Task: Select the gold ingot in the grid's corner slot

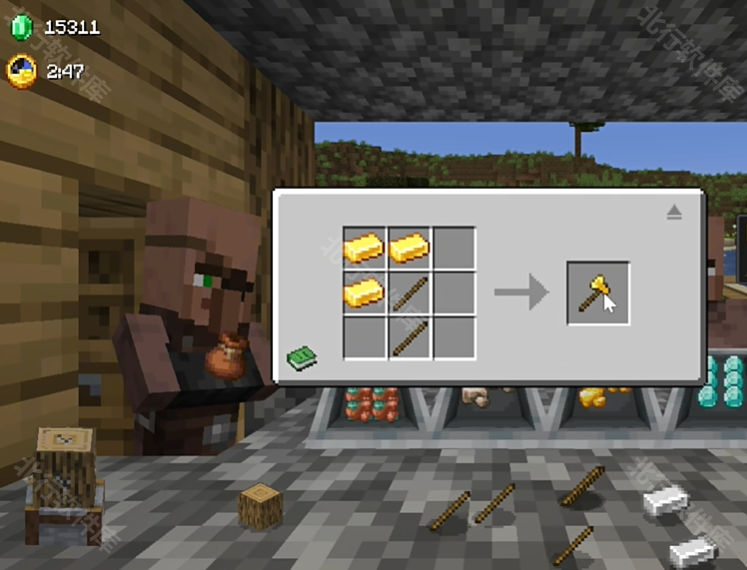Action: click(365, 247)
